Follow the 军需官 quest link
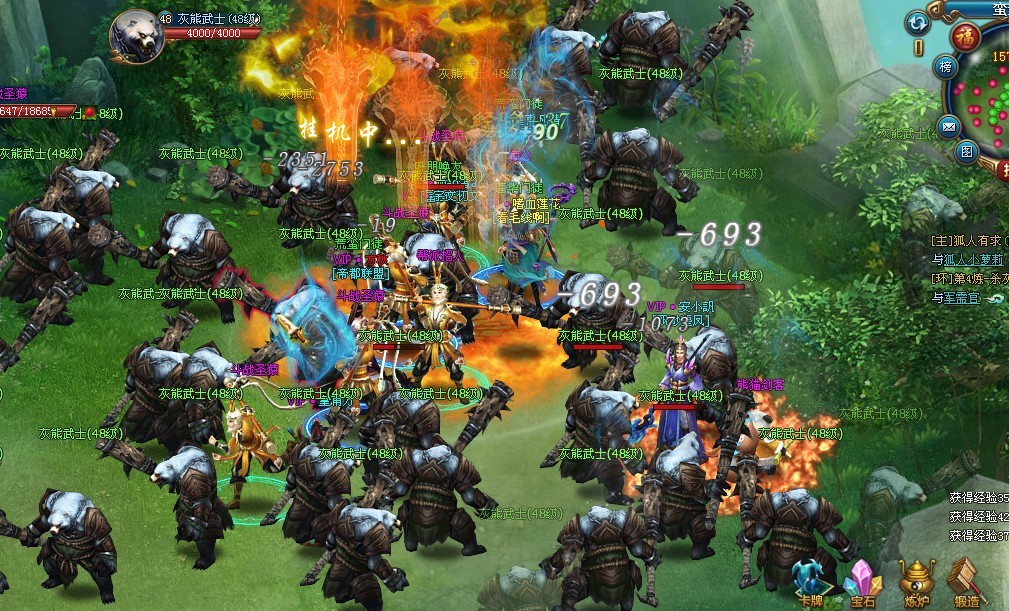The height and width of the screenshot is (611, 1009). [965, 297]
